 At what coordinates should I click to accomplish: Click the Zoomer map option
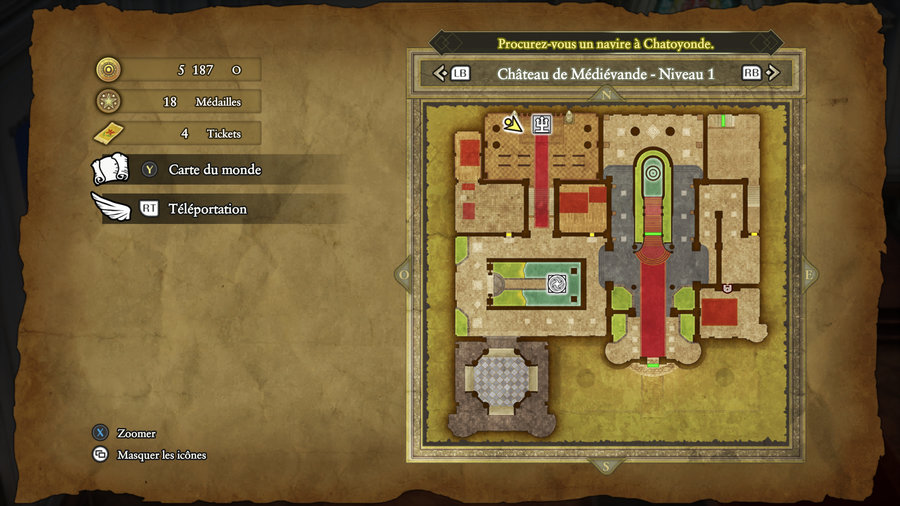[x=135, y=434]
